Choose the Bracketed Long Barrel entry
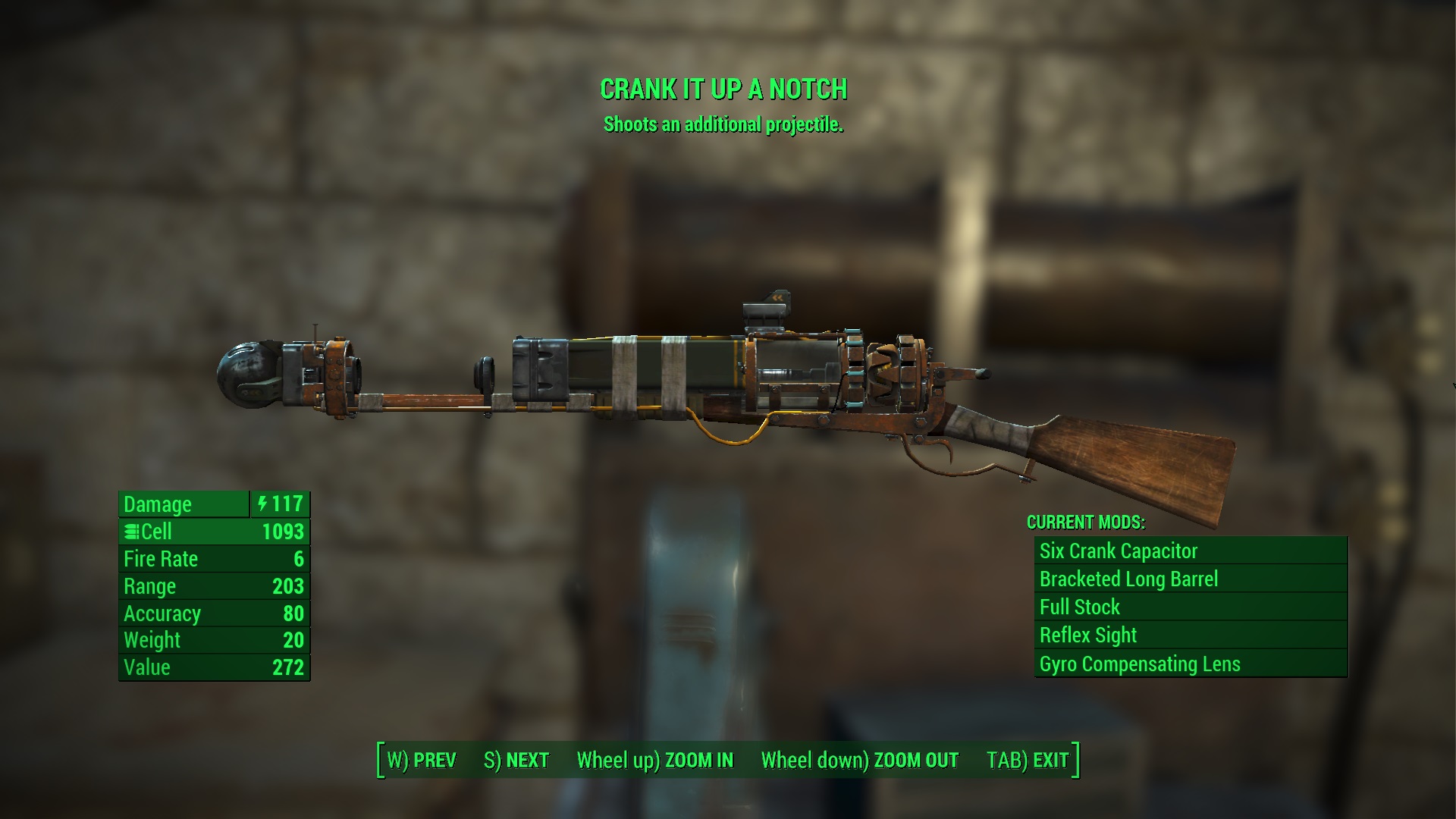 tap(1191, 579)
